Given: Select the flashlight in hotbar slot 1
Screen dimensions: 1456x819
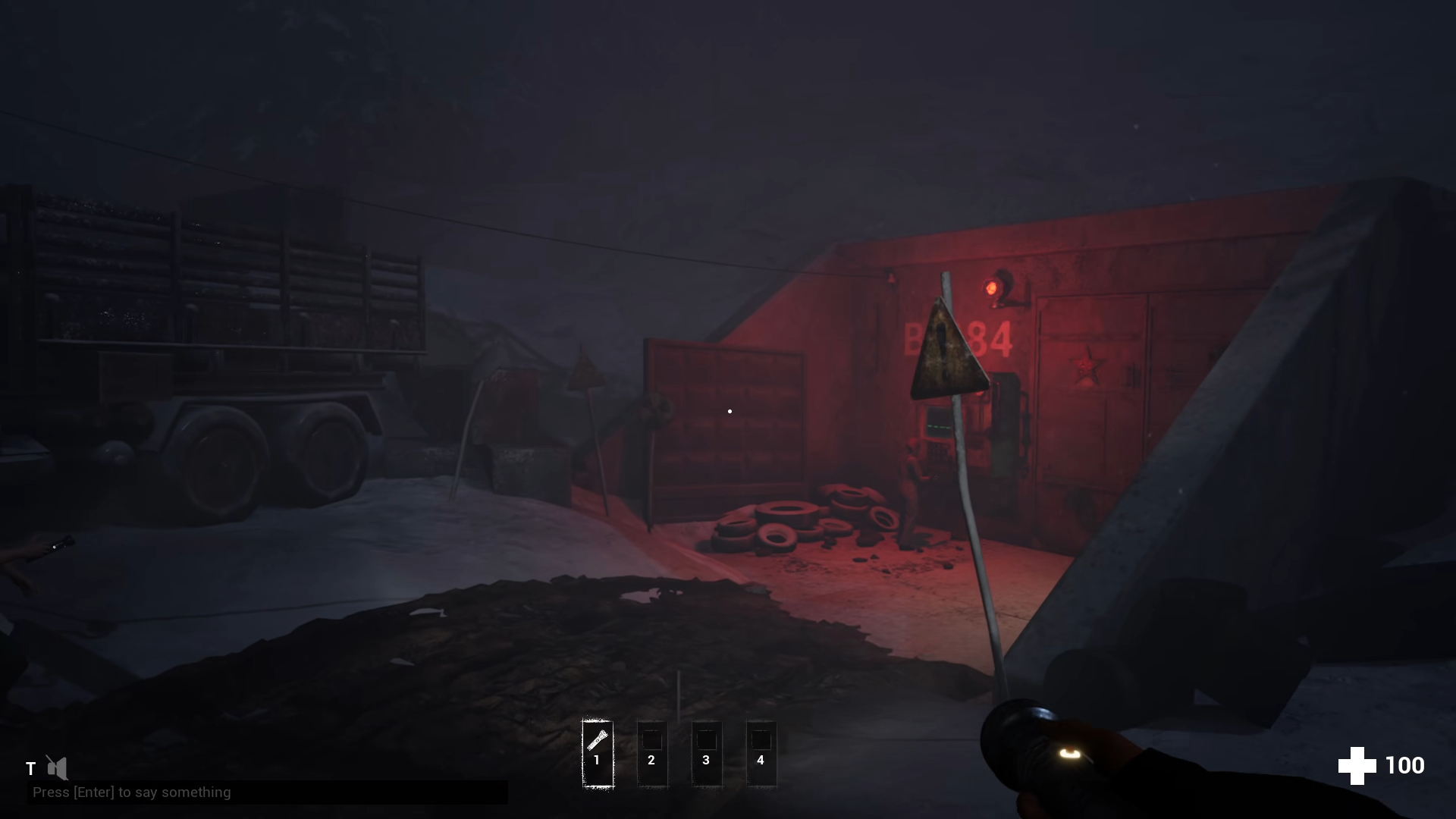Looking at the screenshot, I should [597, 753].
